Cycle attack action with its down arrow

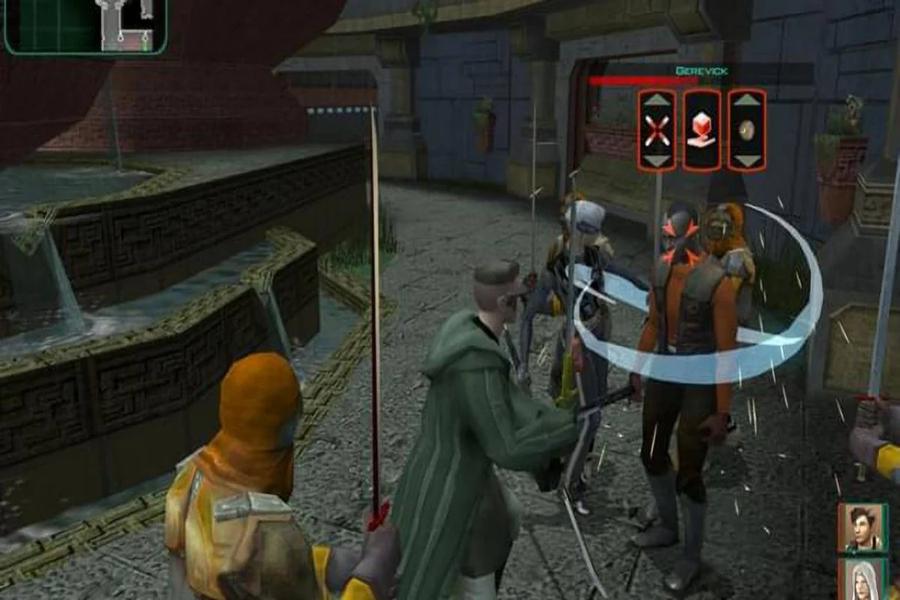[657, 160]
